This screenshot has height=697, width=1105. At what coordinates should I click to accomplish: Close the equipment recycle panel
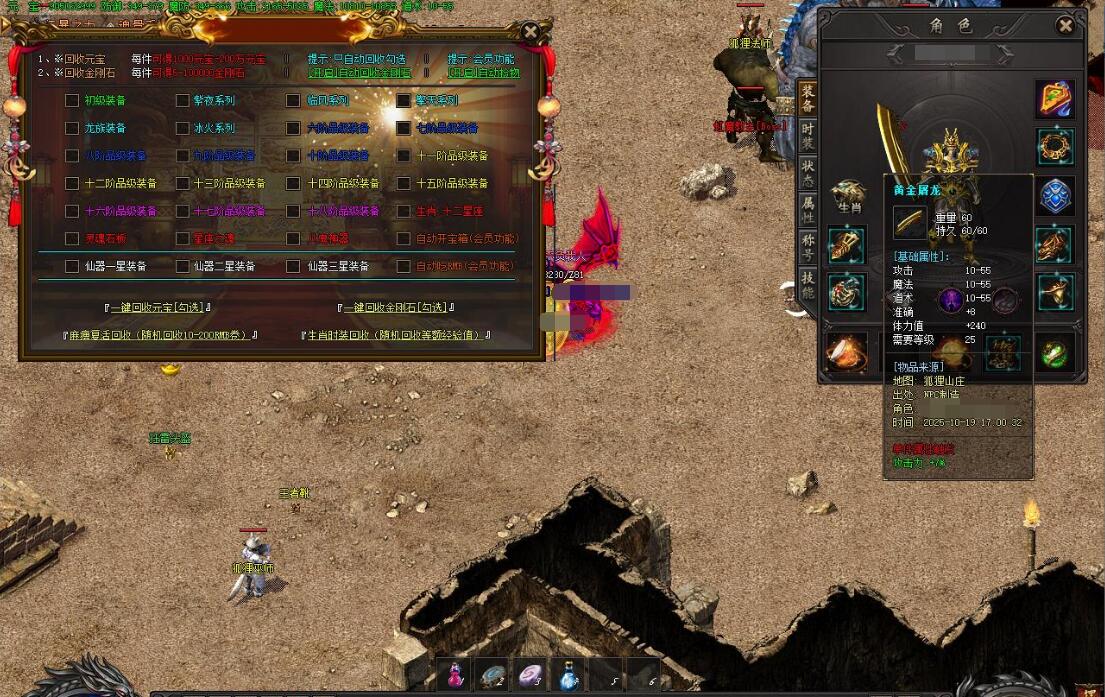point(531,32)
